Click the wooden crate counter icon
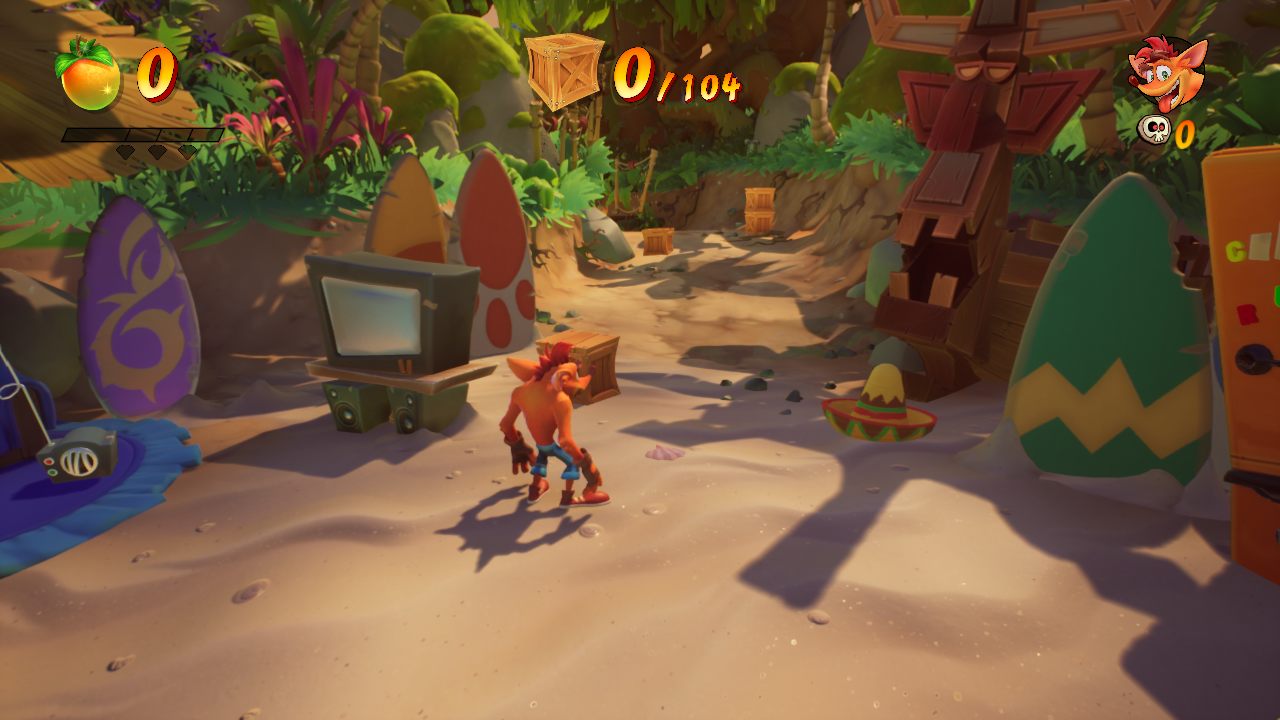 click(x=565, y=71)
